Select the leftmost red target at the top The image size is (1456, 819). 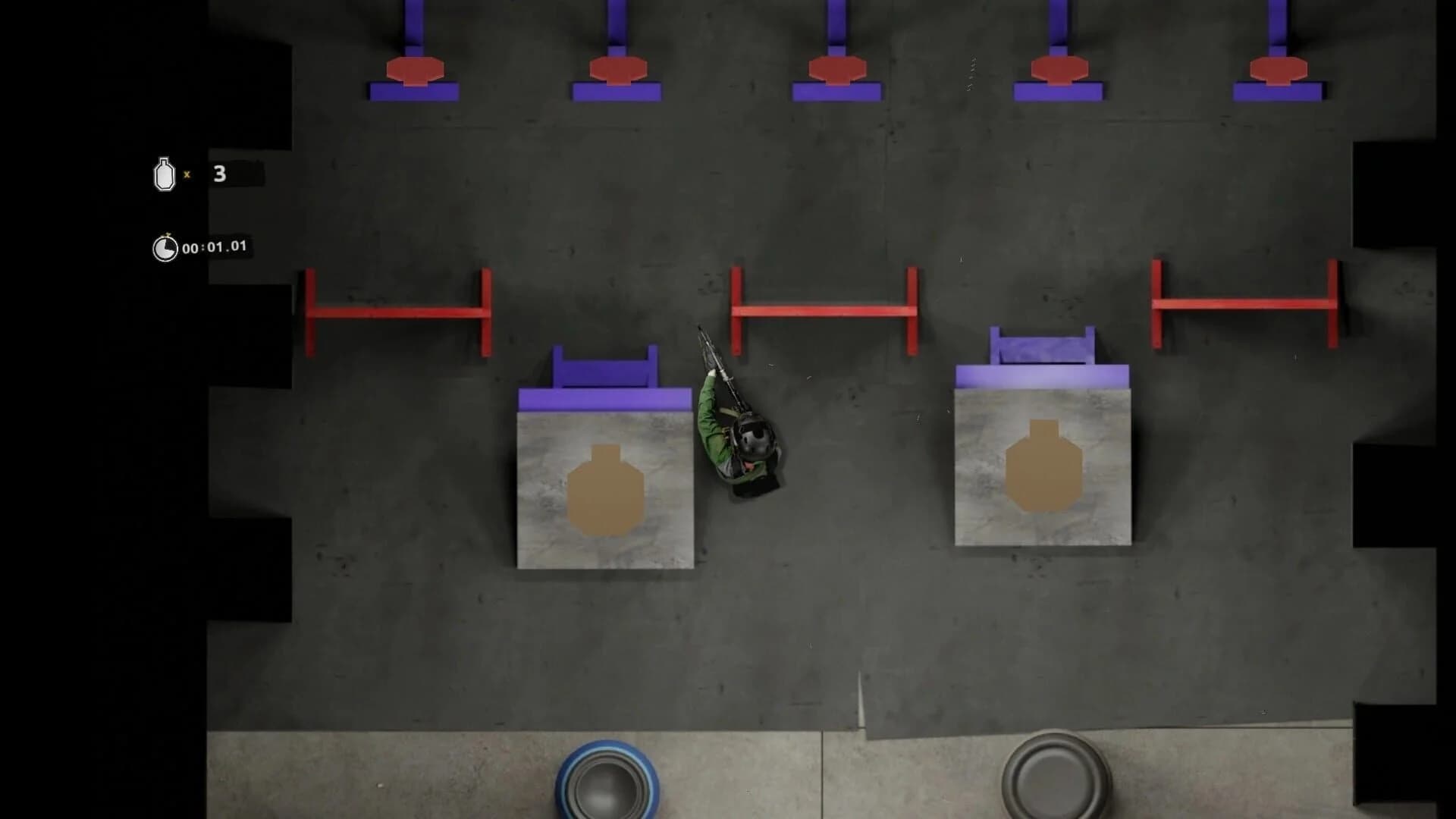[x=414, y=69]
